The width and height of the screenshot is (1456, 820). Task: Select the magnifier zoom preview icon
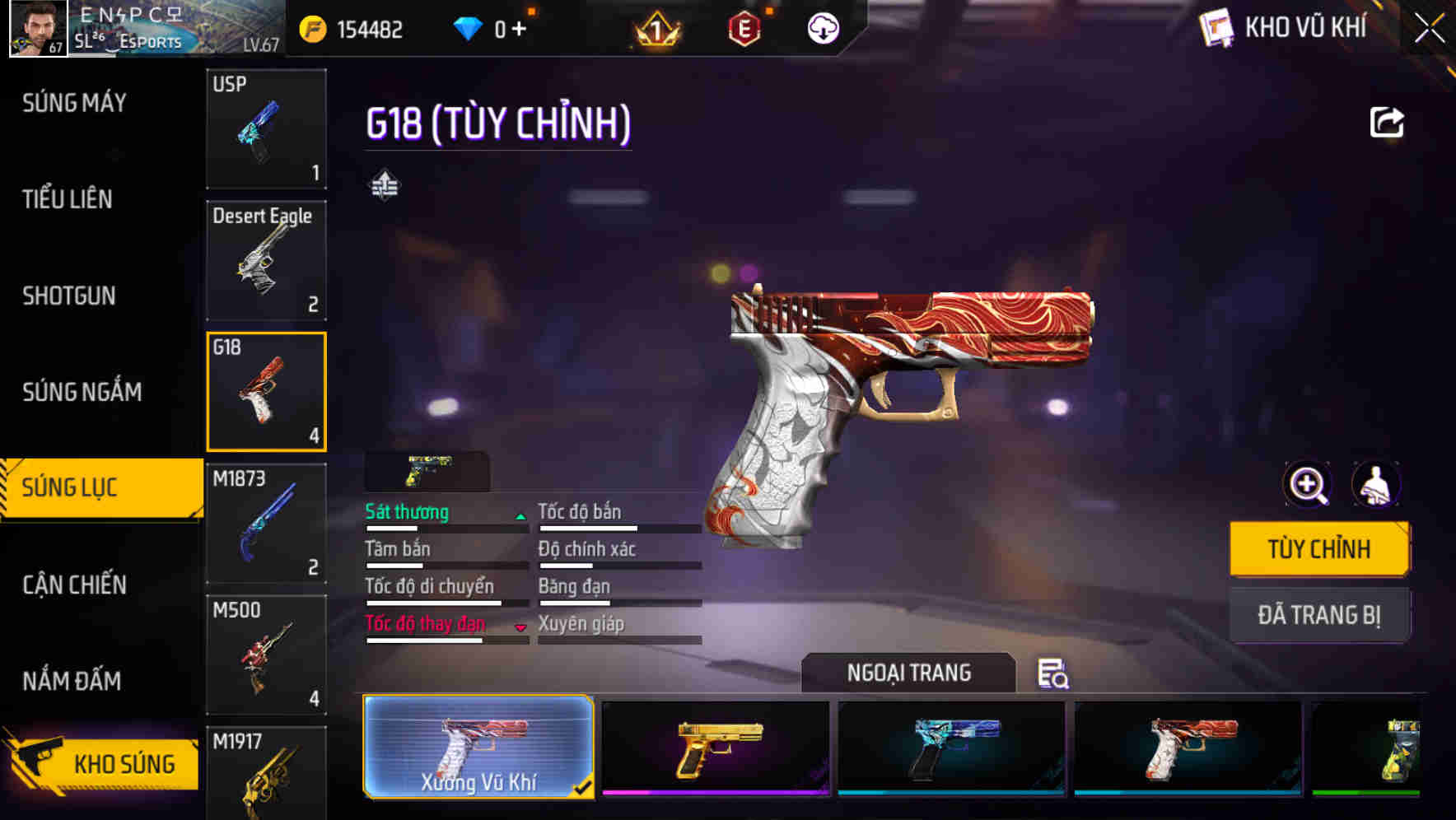click(x=1307, y=485)
